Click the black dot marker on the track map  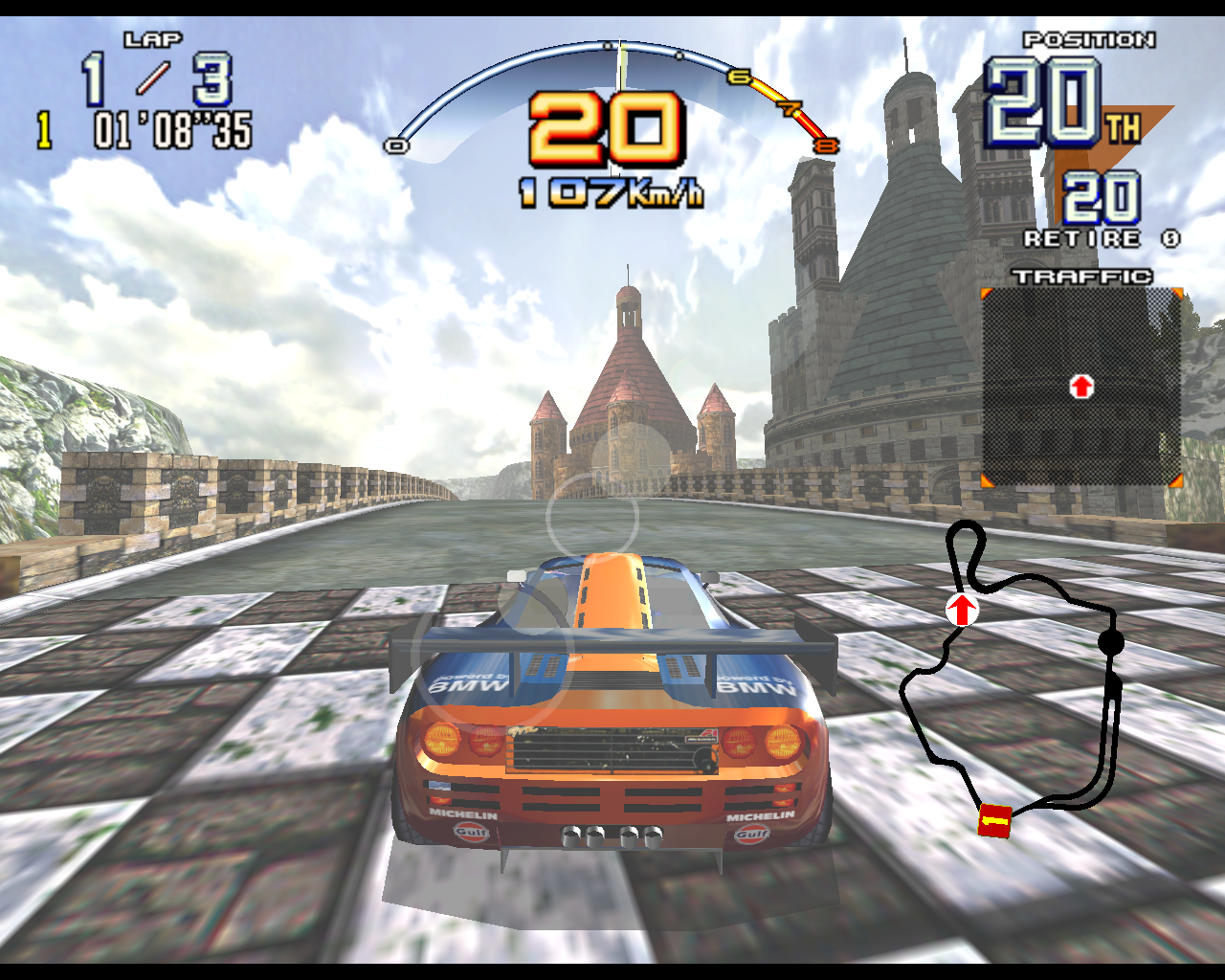(x=1110, y=643)
